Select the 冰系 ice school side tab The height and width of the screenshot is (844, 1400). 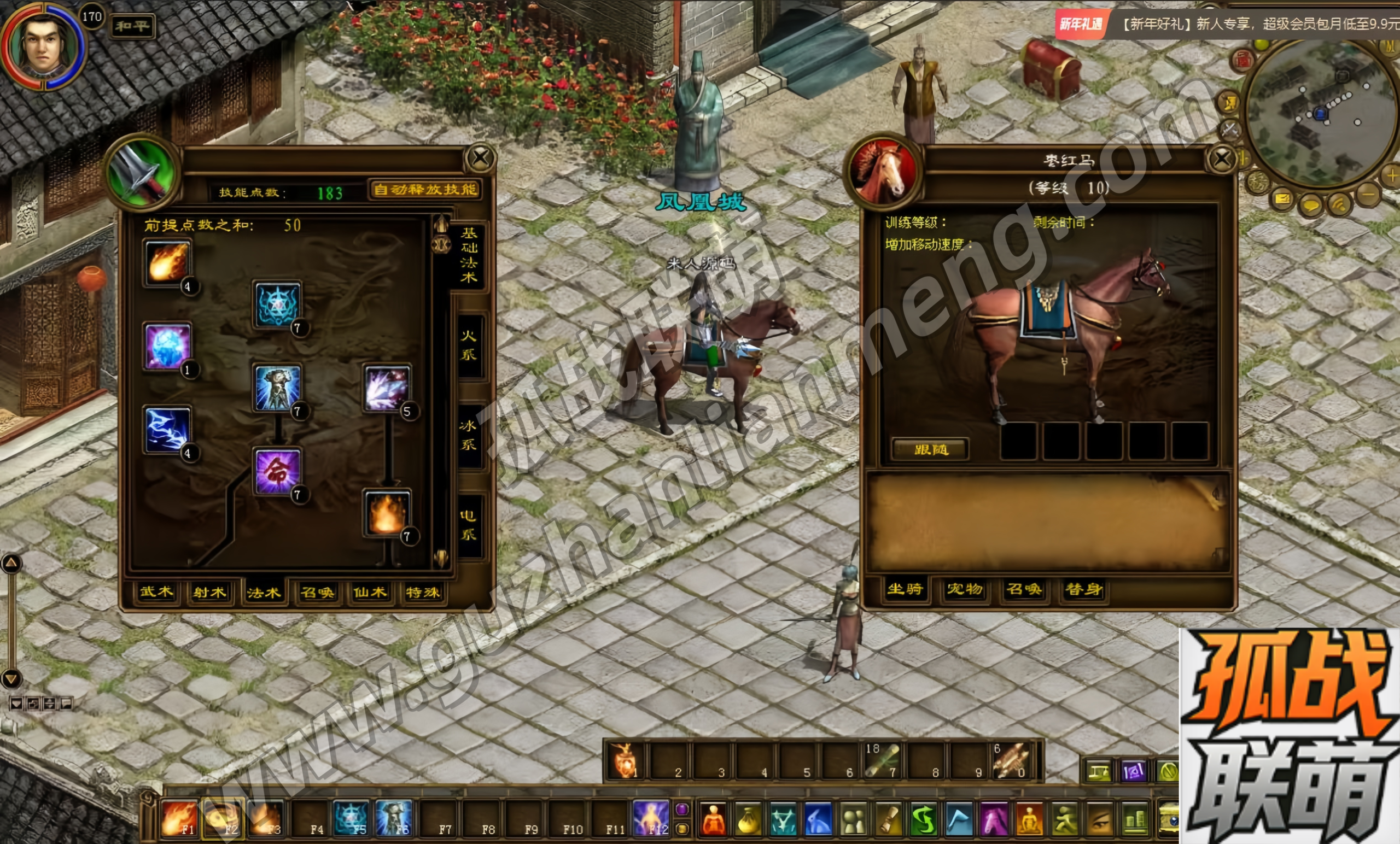pos(469,435)
